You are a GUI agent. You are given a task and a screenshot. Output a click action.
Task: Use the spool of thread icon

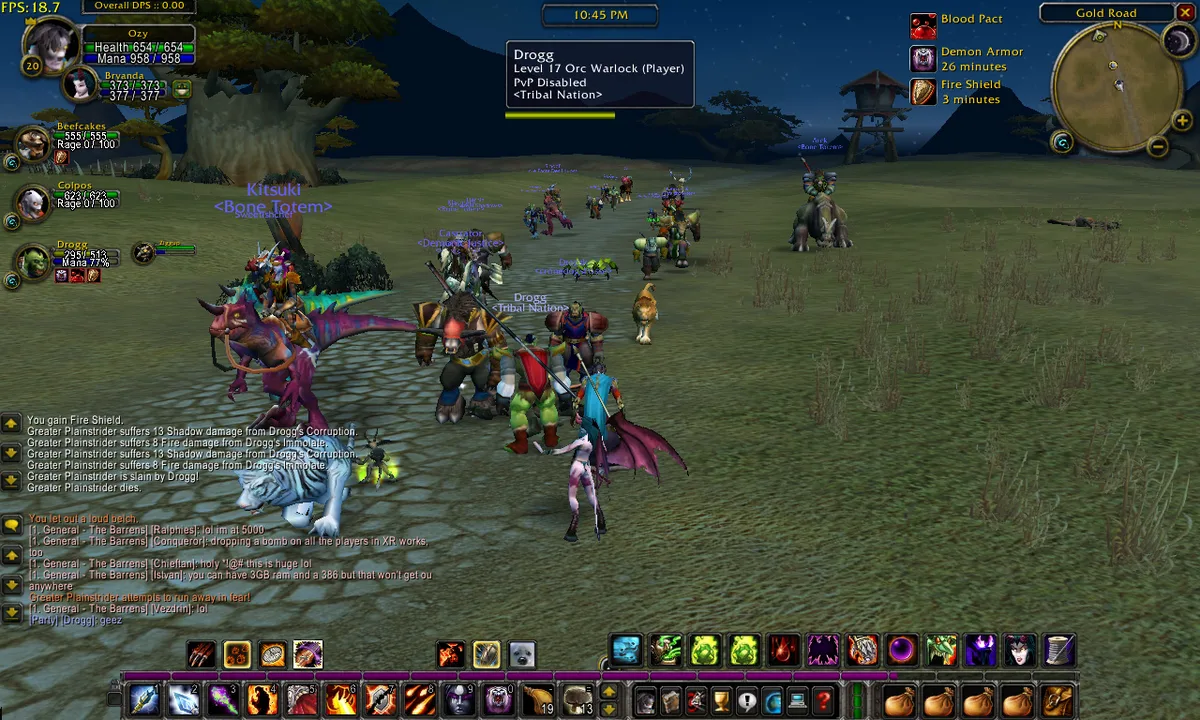click(x=1059, y=651)
